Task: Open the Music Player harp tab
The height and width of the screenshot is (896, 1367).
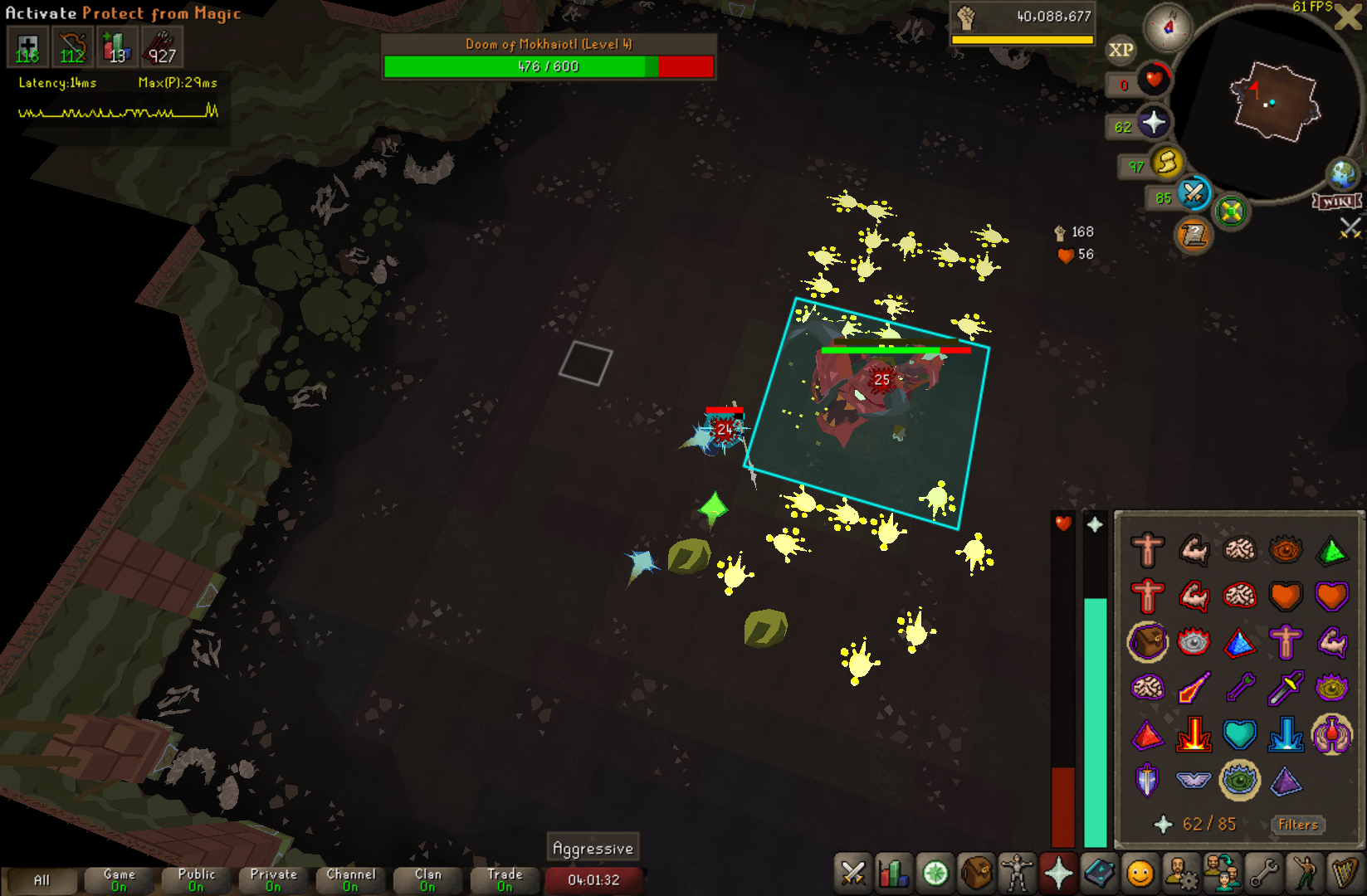Action: tap(1344, 874)
